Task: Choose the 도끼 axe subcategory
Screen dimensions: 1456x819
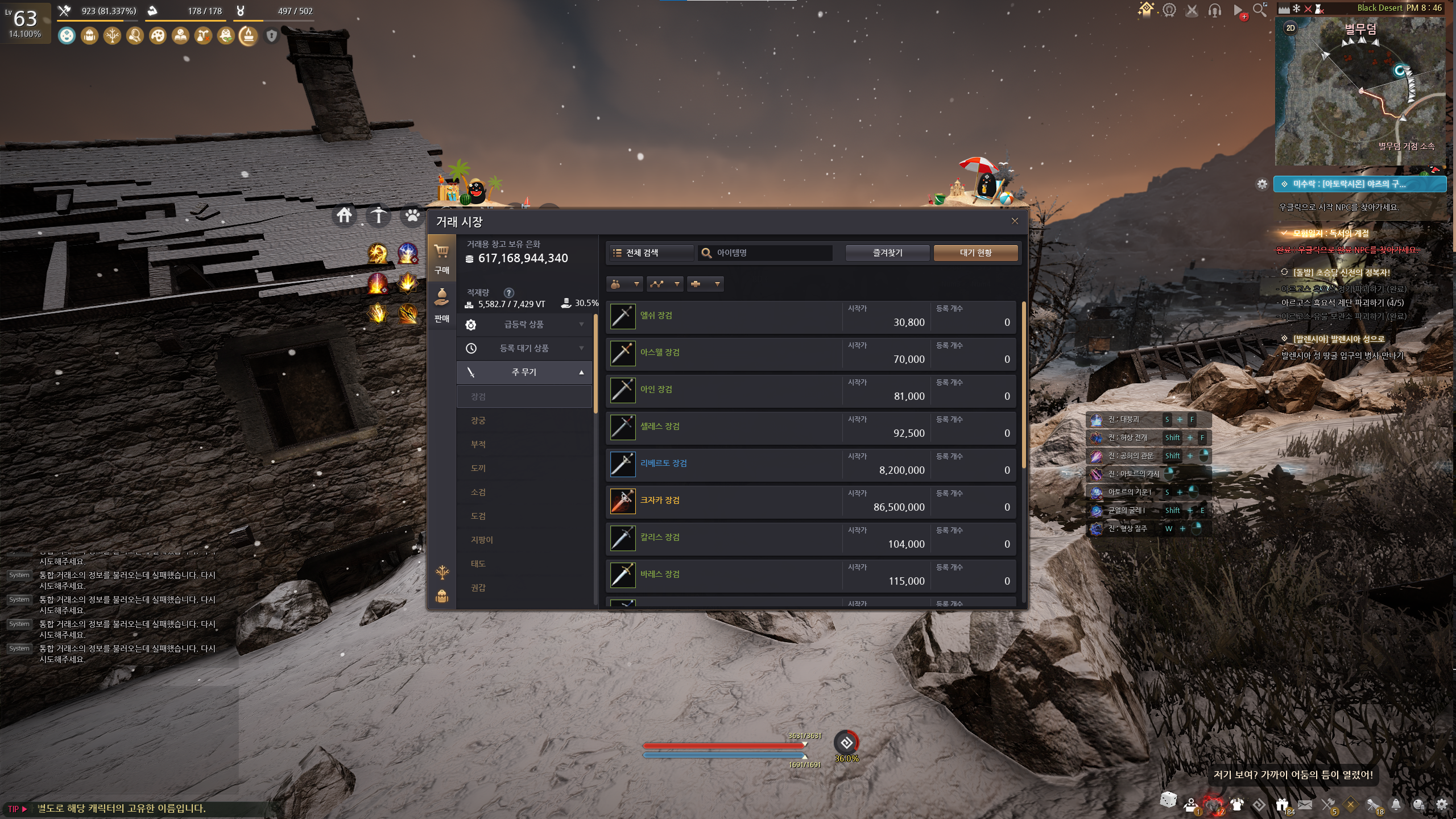Action: 478,468
